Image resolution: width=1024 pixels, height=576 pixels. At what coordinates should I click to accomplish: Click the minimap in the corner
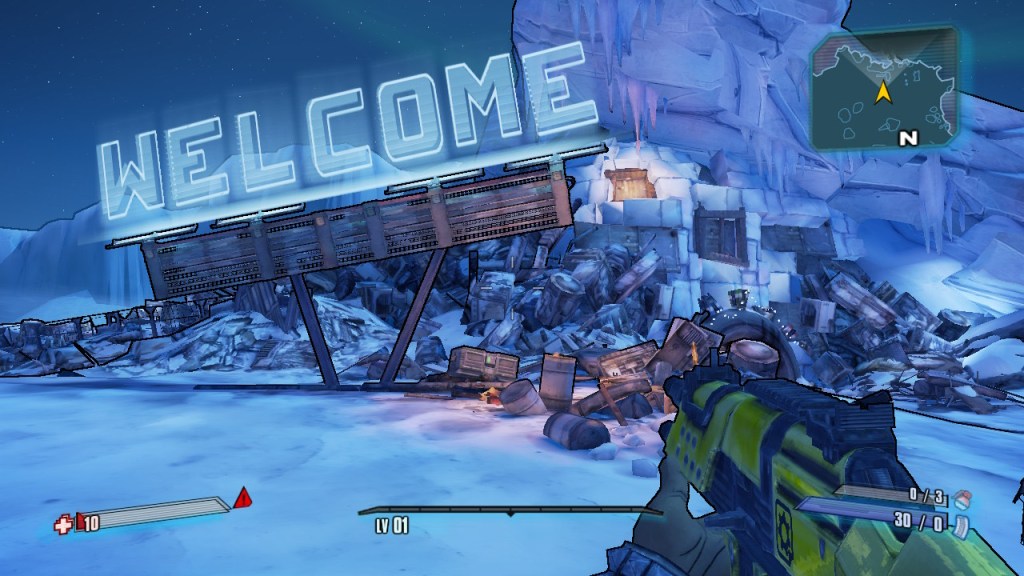point(884,90)
